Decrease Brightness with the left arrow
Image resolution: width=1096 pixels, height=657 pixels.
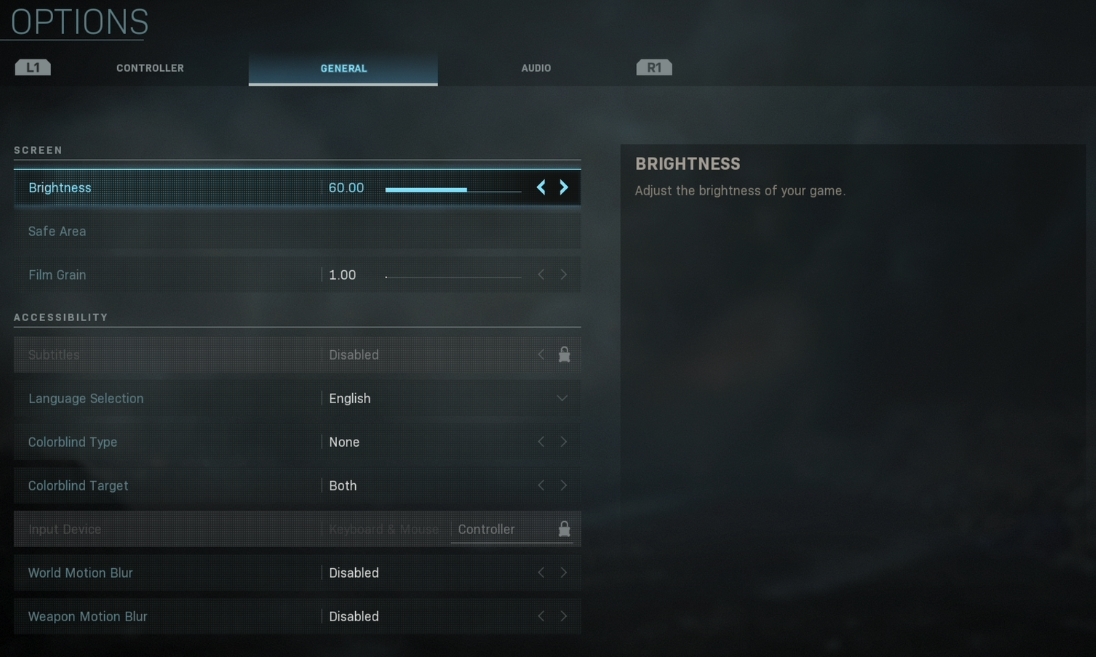541,188
